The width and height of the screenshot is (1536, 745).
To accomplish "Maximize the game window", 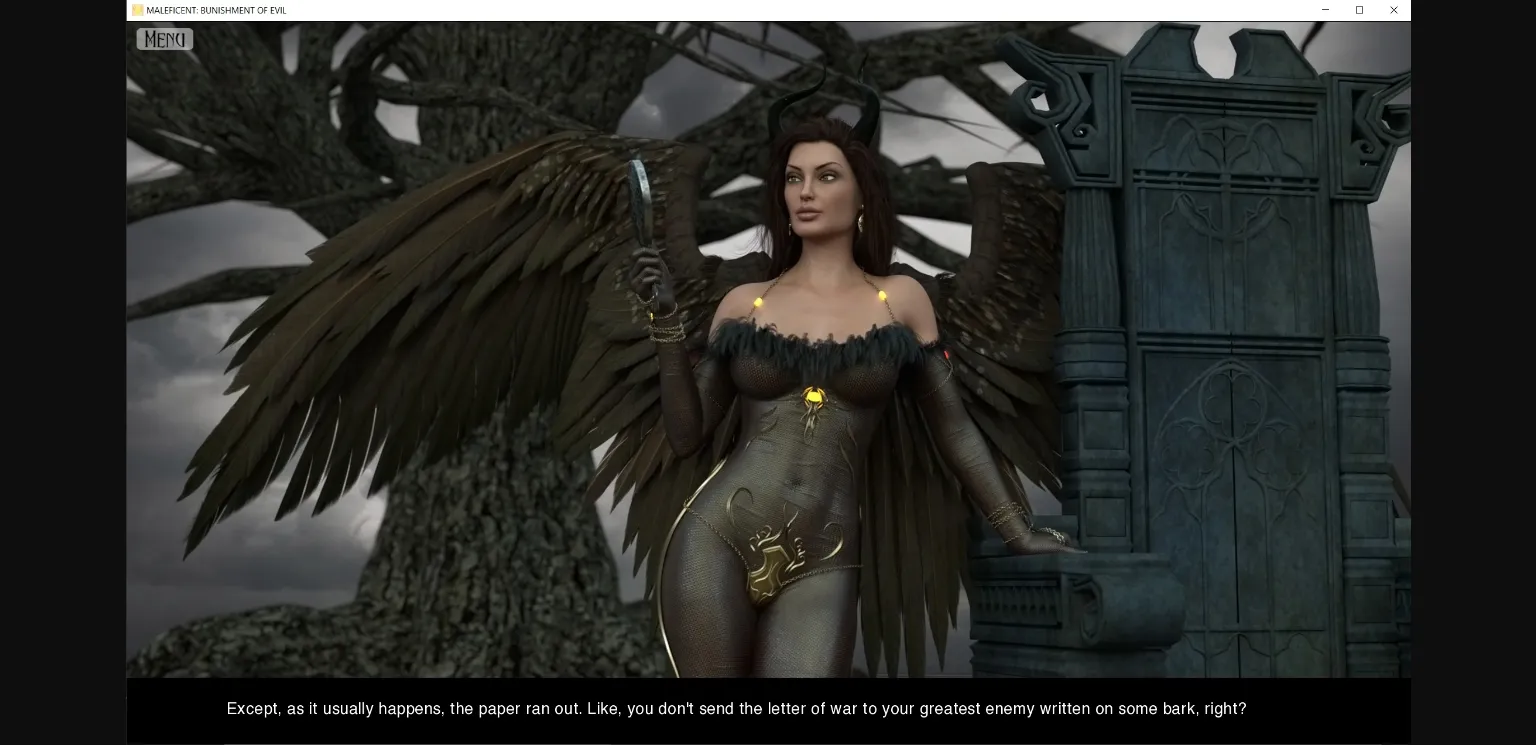I will click(x=1359, y=10).
